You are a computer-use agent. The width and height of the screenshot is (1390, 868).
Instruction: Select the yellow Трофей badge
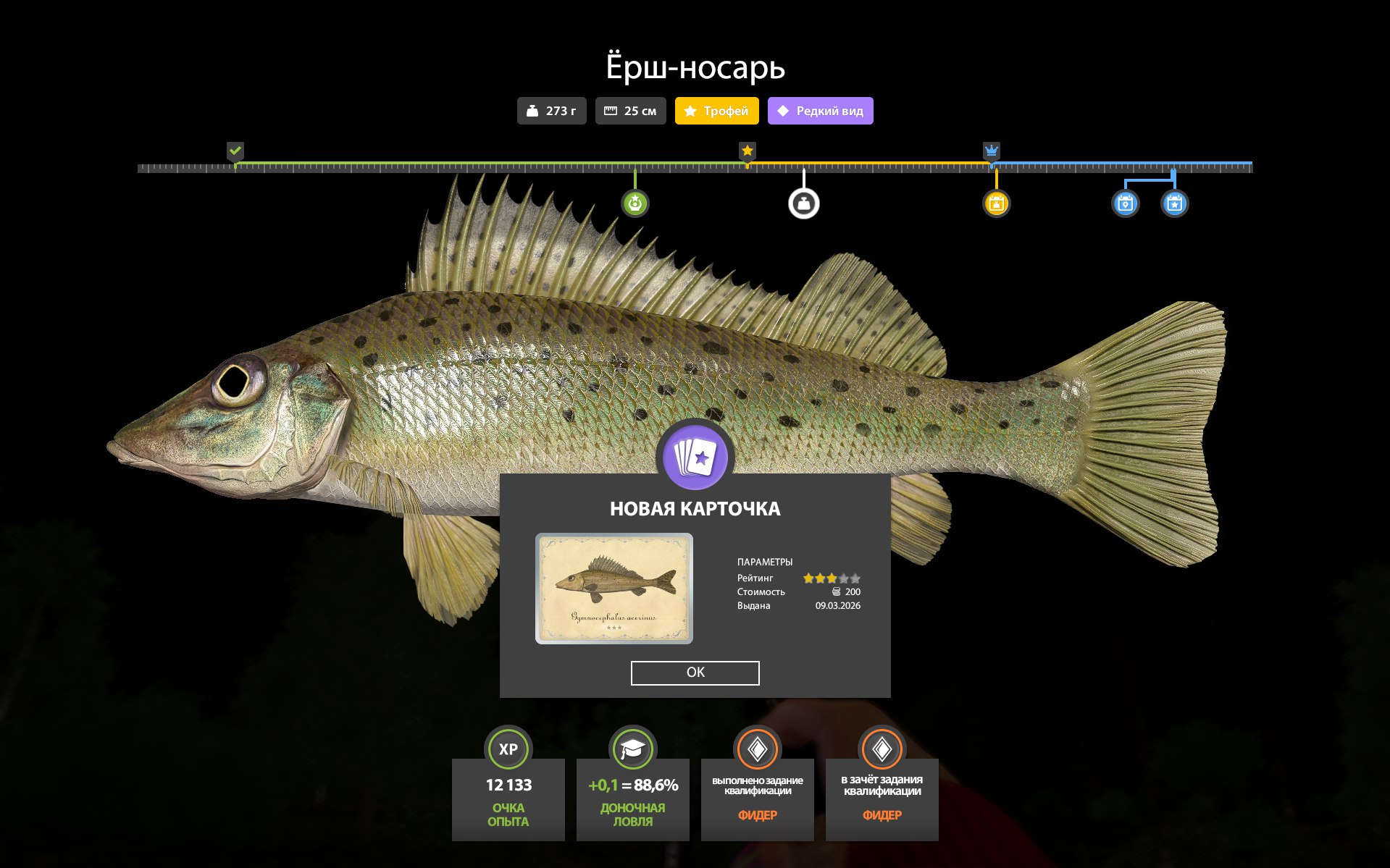pos(716,111)
